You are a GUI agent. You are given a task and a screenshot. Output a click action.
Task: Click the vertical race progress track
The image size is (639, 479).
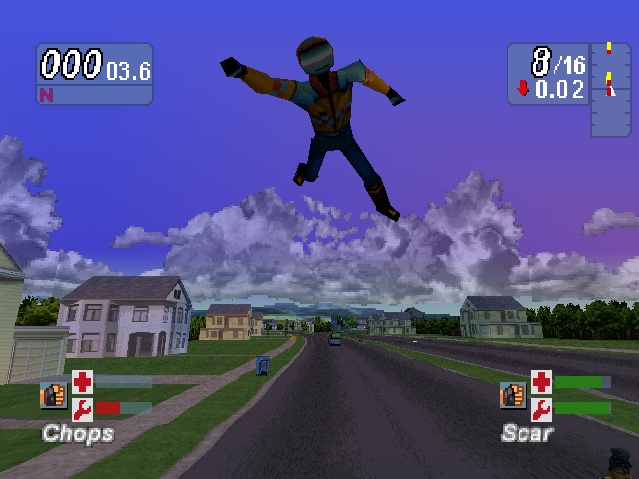coord(608,88)
